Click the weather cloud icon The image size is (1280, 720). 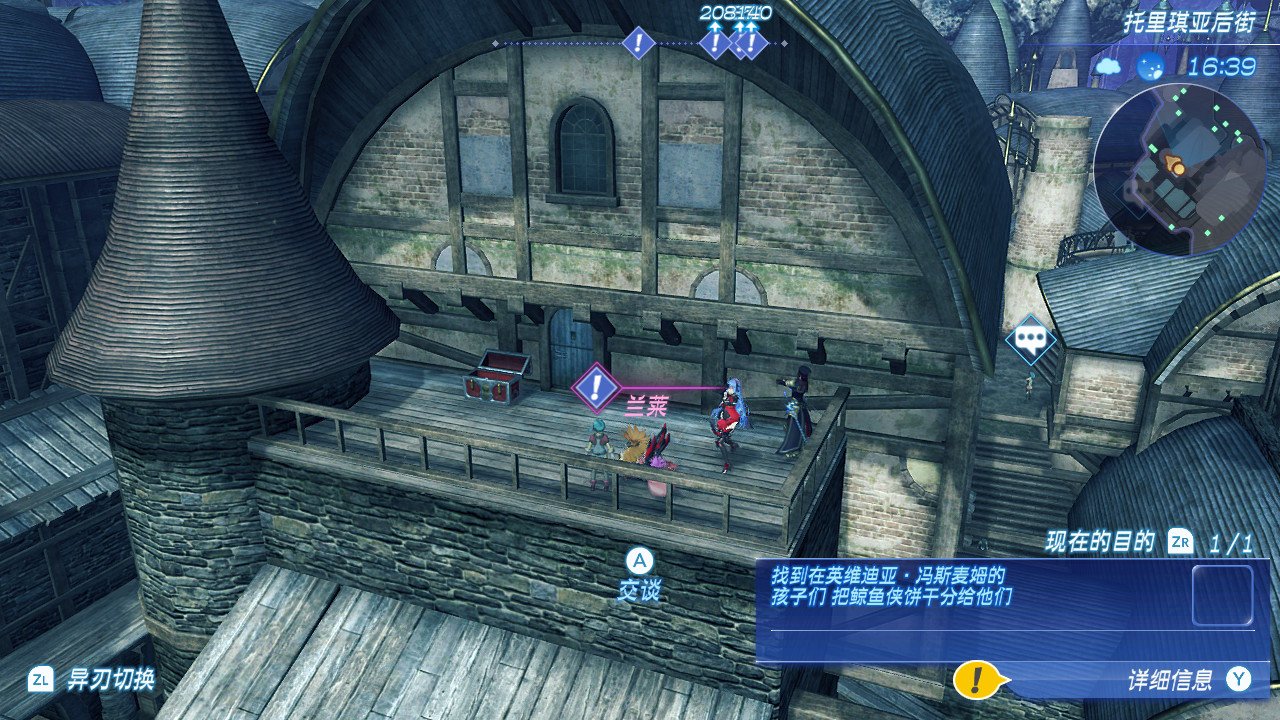(1108, 67)
